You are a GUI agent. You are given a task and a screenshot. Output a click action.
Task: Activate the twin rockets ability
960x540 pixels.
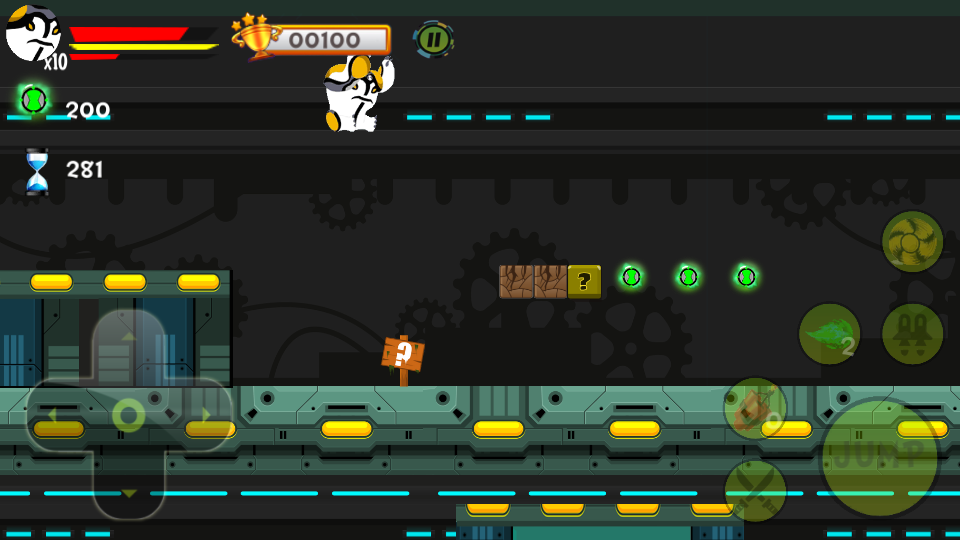tap(912, 334)
